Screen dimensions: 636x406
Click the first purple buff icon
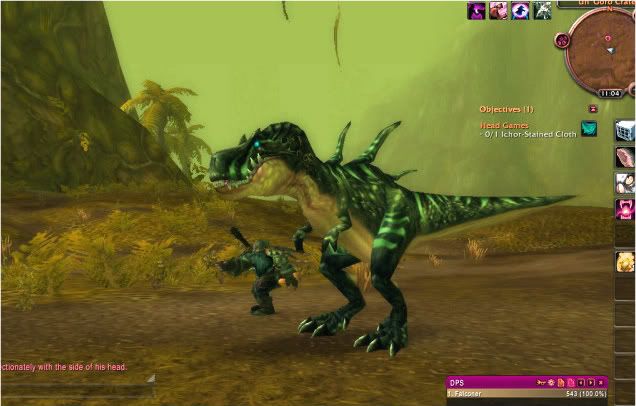tap(476, 11)
